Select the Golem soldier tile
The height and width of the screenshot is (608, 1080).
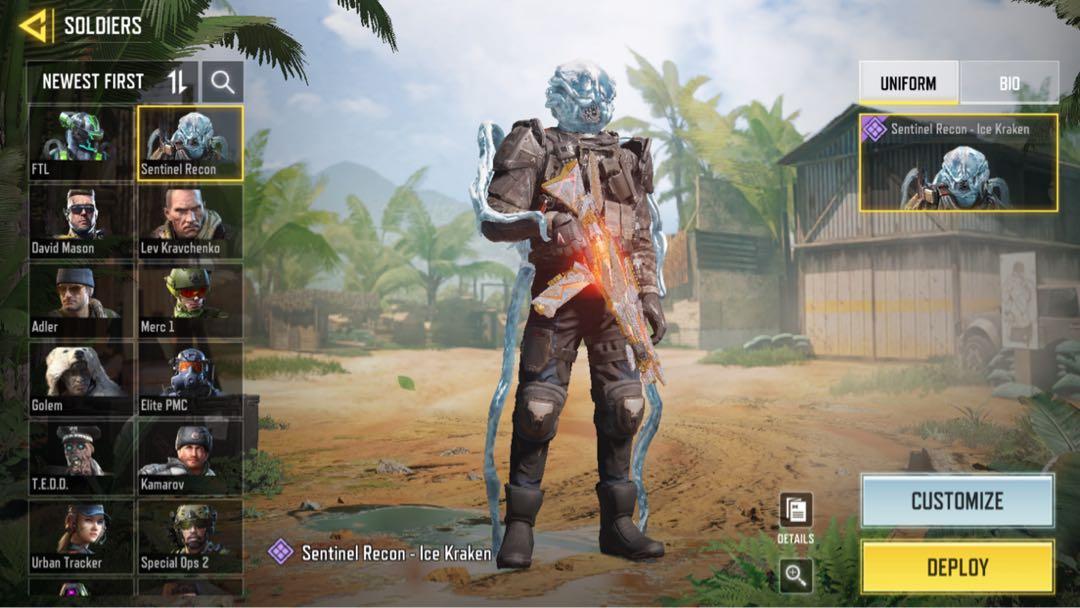coord(80,378)
